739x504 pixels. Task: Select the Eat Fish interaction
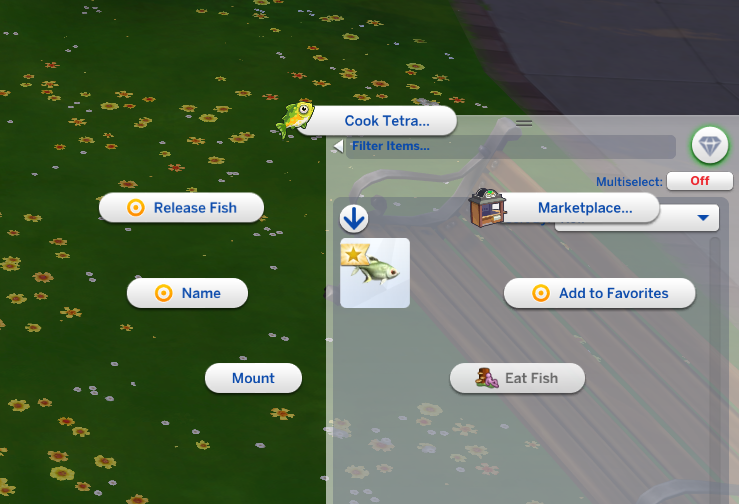(x=517, y=378)
